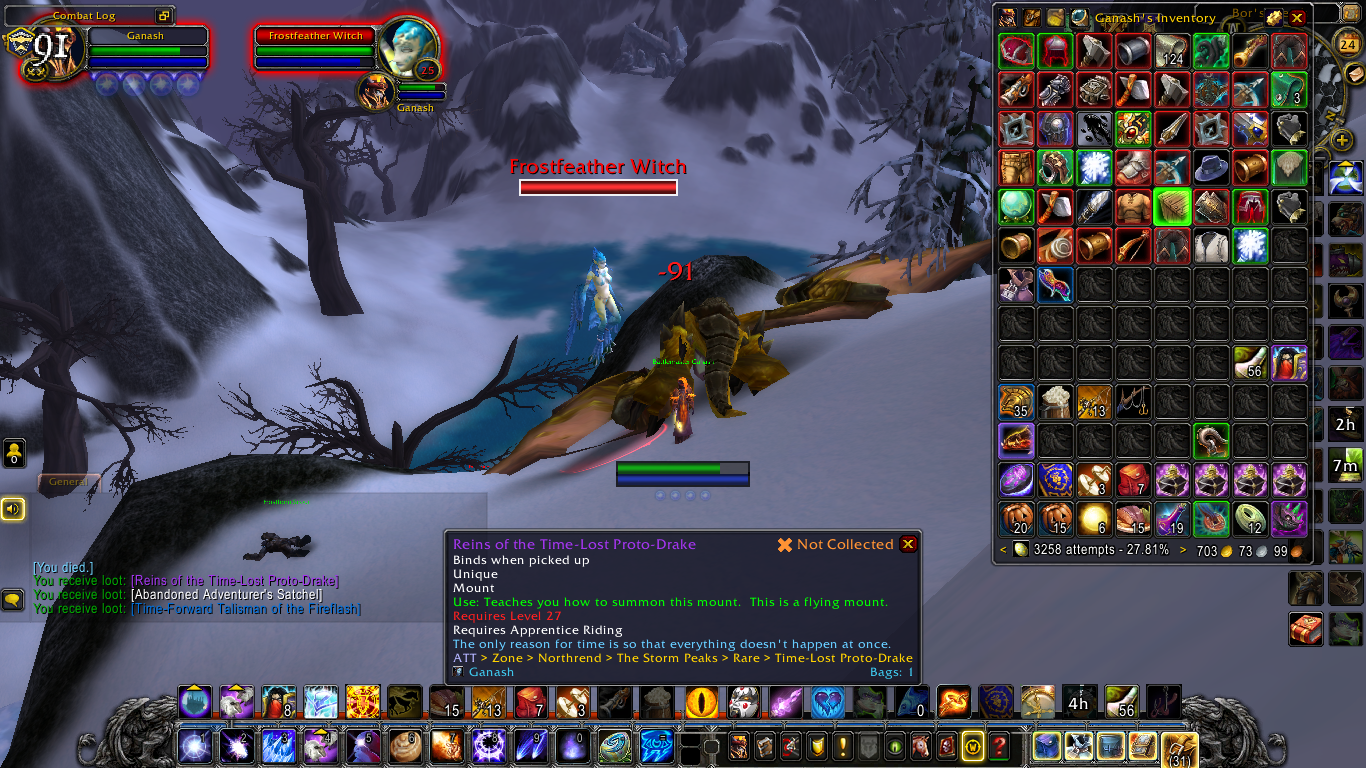The image size is (1366, 768).
Task: Select the blue fedora hat item
Action: (1212, 167)
